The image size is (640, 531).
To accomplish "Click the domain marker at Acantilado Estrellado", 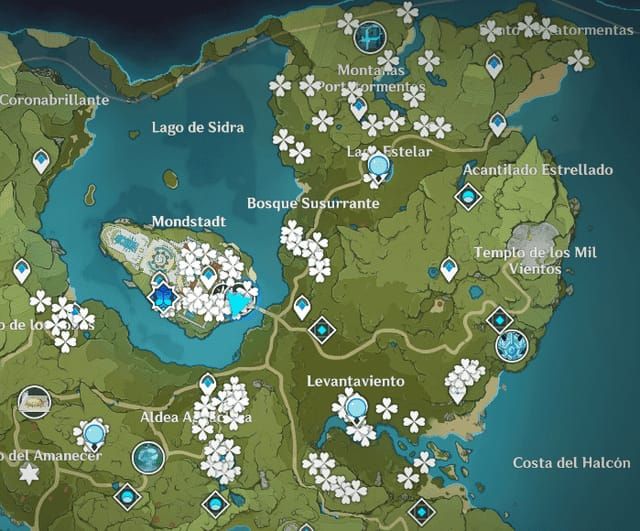I will [467, 196].
